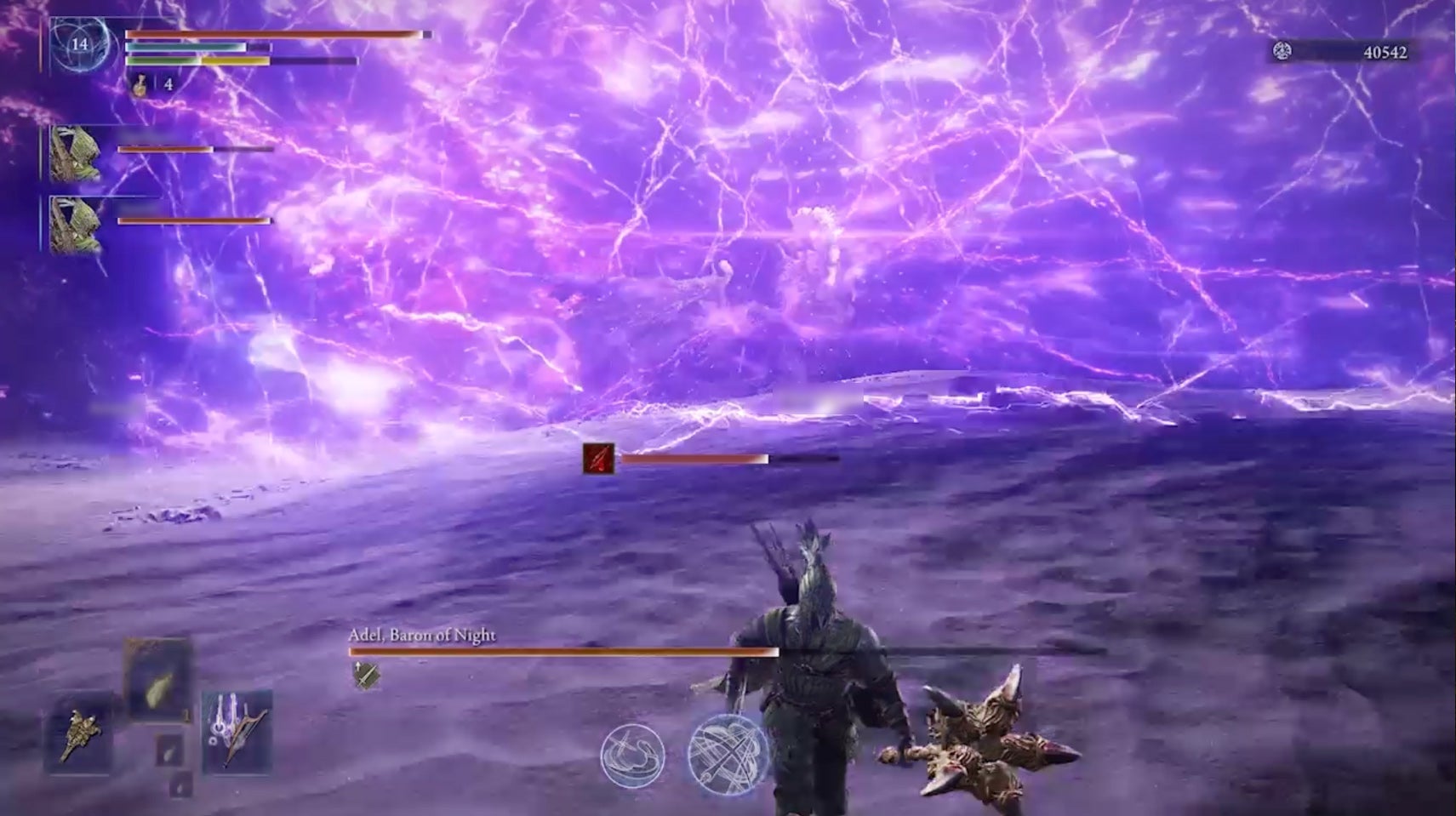
Task: Open the boss info via Adel, Baron of Night label
Action: (422, 634)
